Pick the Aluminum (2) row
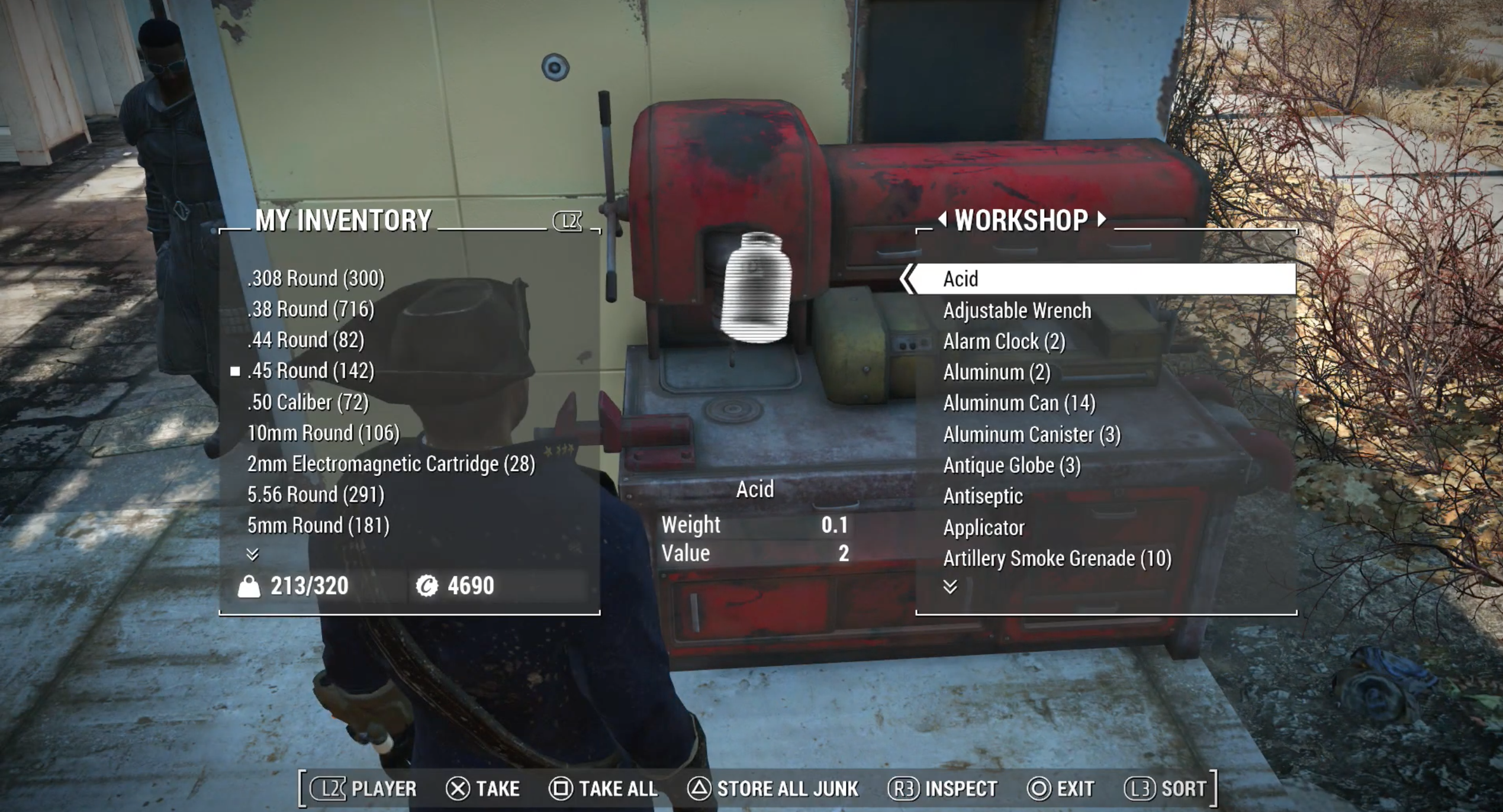 point(996,372)
